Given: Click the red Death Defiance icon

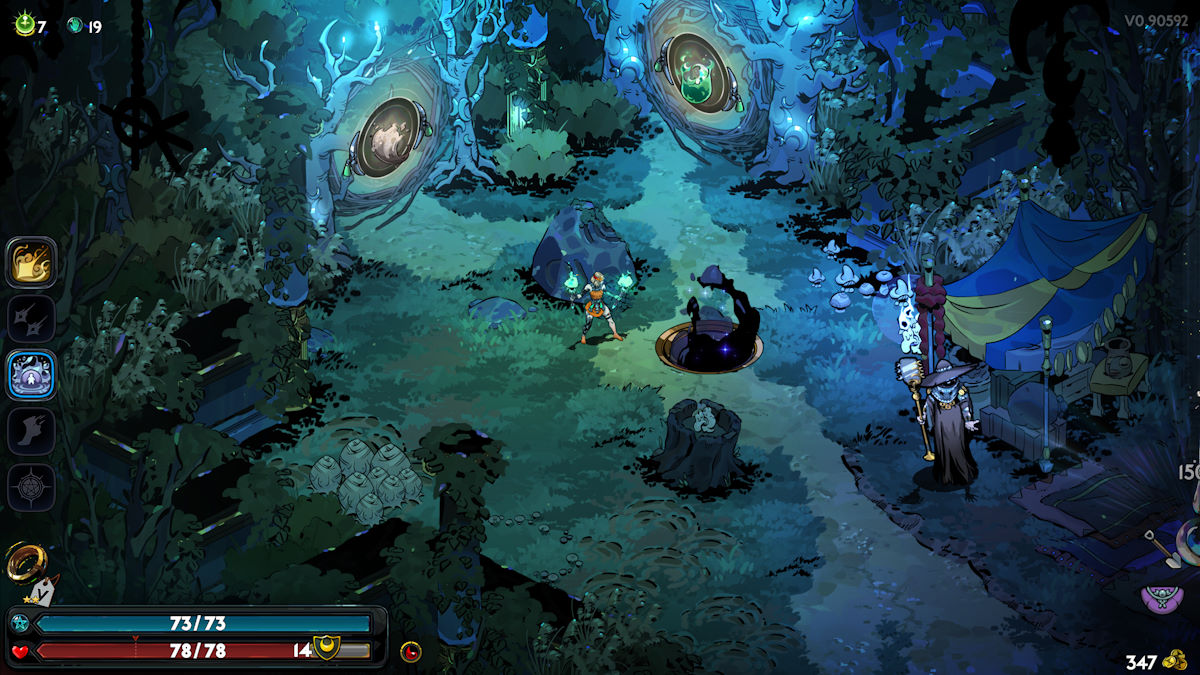Looking at the screenshot, I should (x=410, y=652).
